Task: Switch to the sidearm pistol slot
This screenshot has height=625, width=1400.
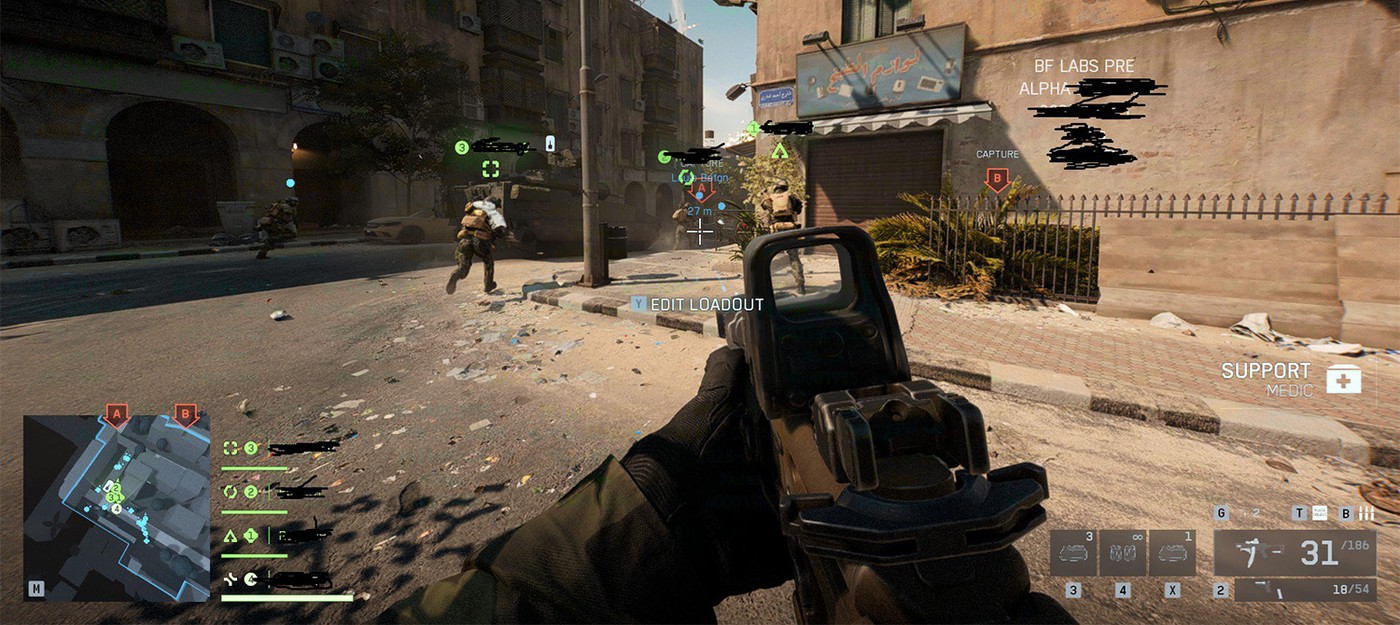Action: coord(1304,590)
